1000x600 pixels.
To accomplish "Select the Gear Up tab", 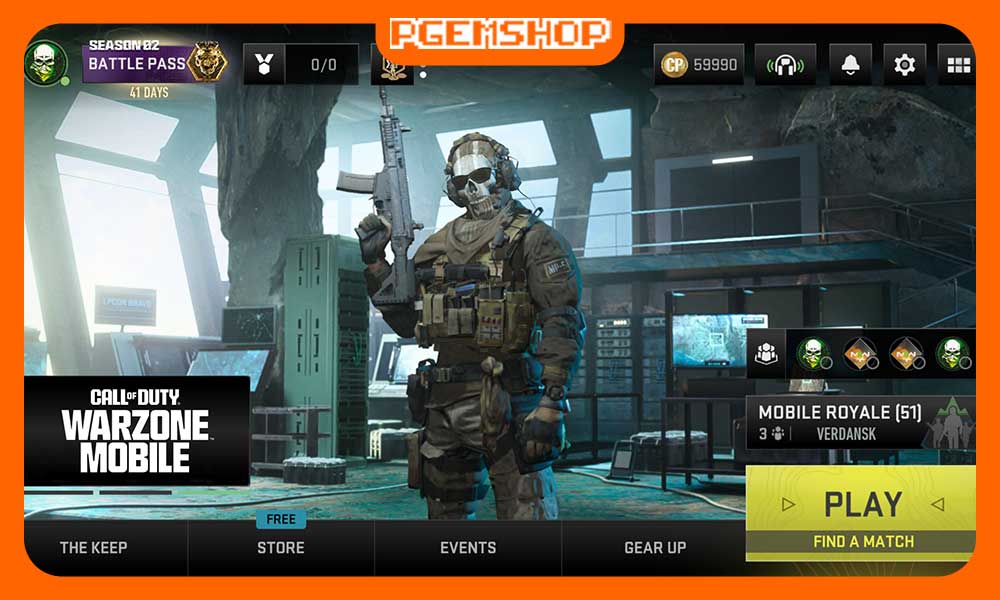I will pos(655,547).
